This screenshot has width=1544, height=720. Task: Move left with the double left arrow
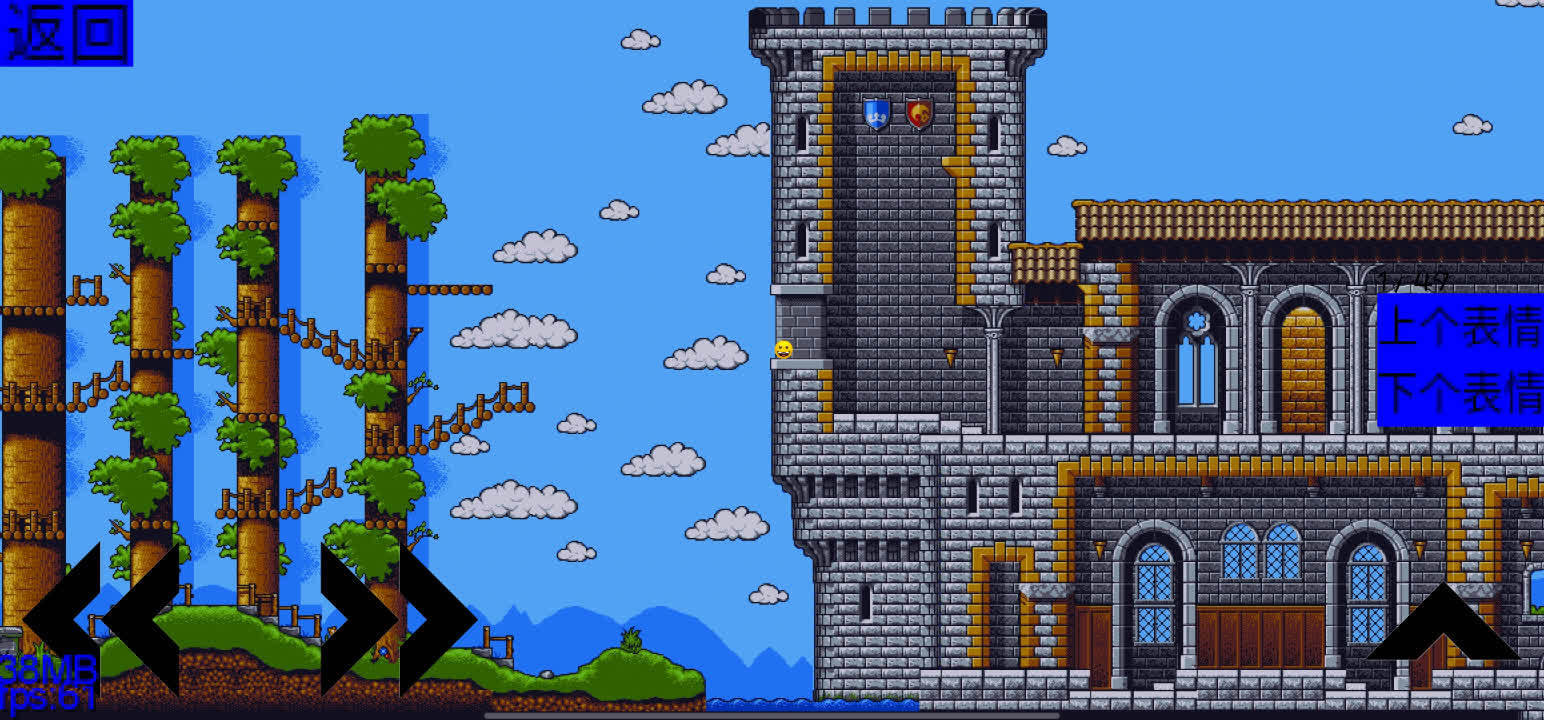[x=100, y=619]
